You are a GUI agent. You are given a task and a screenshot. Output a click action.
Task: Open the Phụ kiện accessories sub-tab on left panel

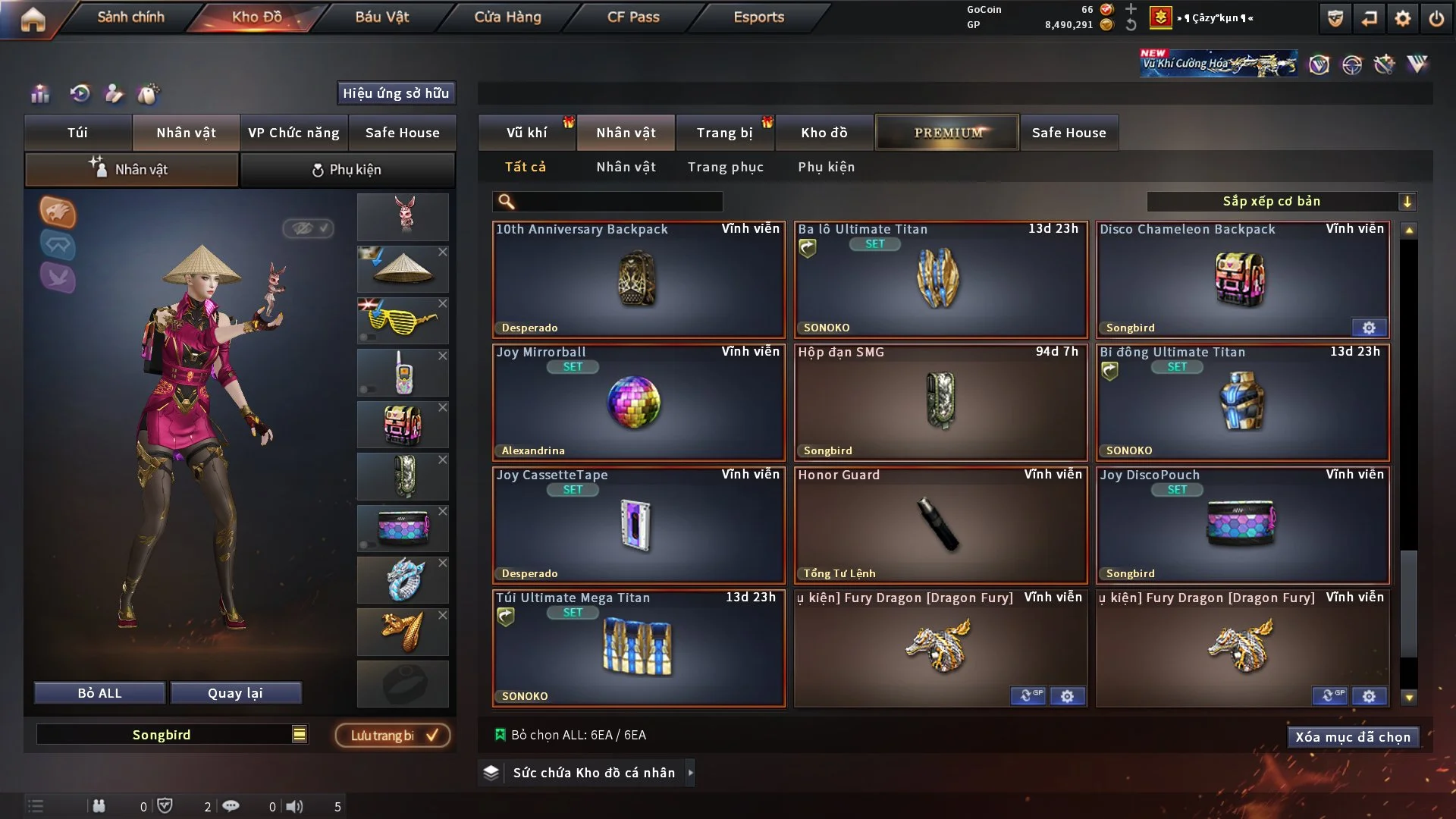[x=347, y=170]
